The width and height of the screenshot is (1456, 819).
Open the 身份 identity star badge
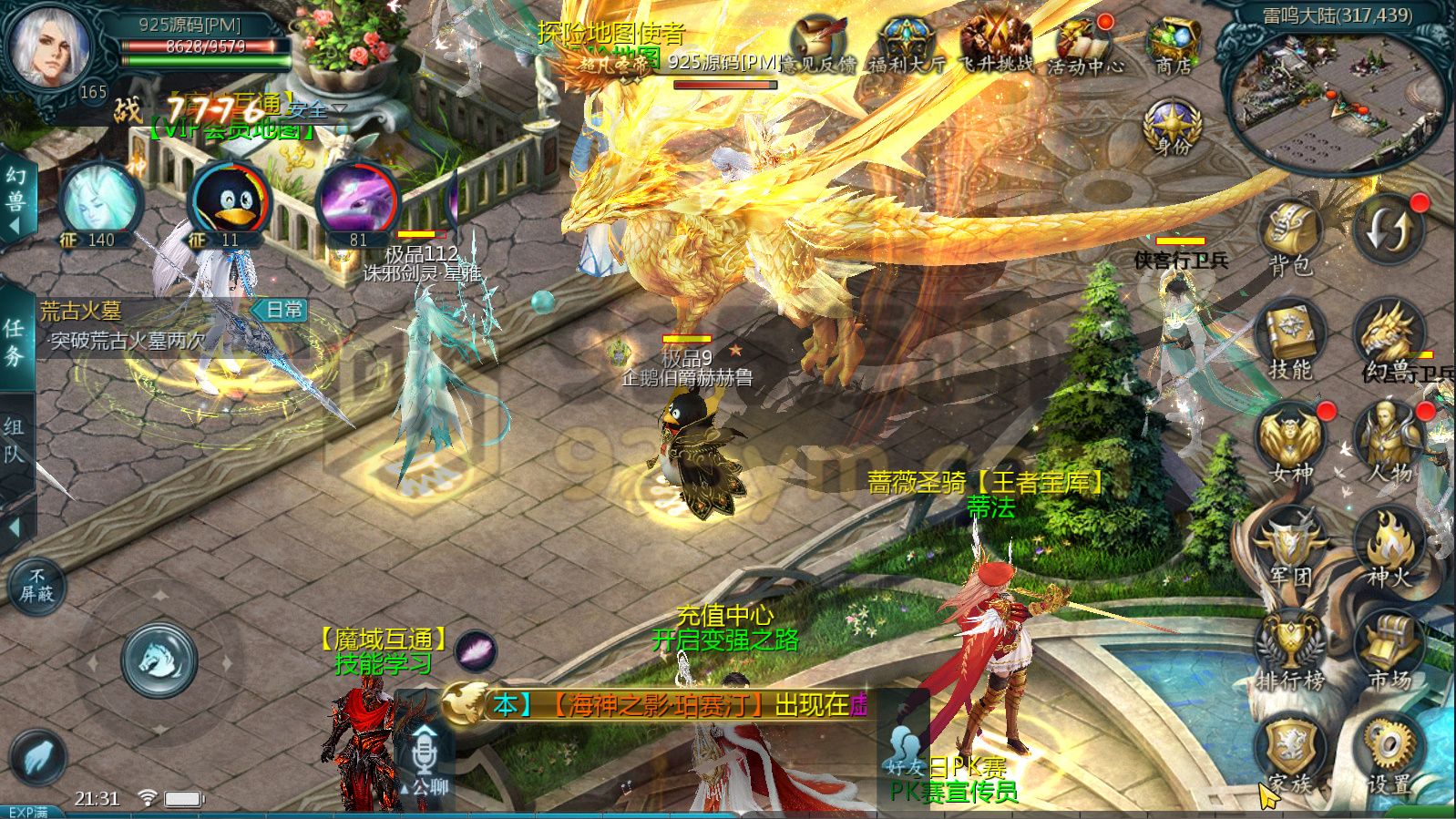[1173, 128]
